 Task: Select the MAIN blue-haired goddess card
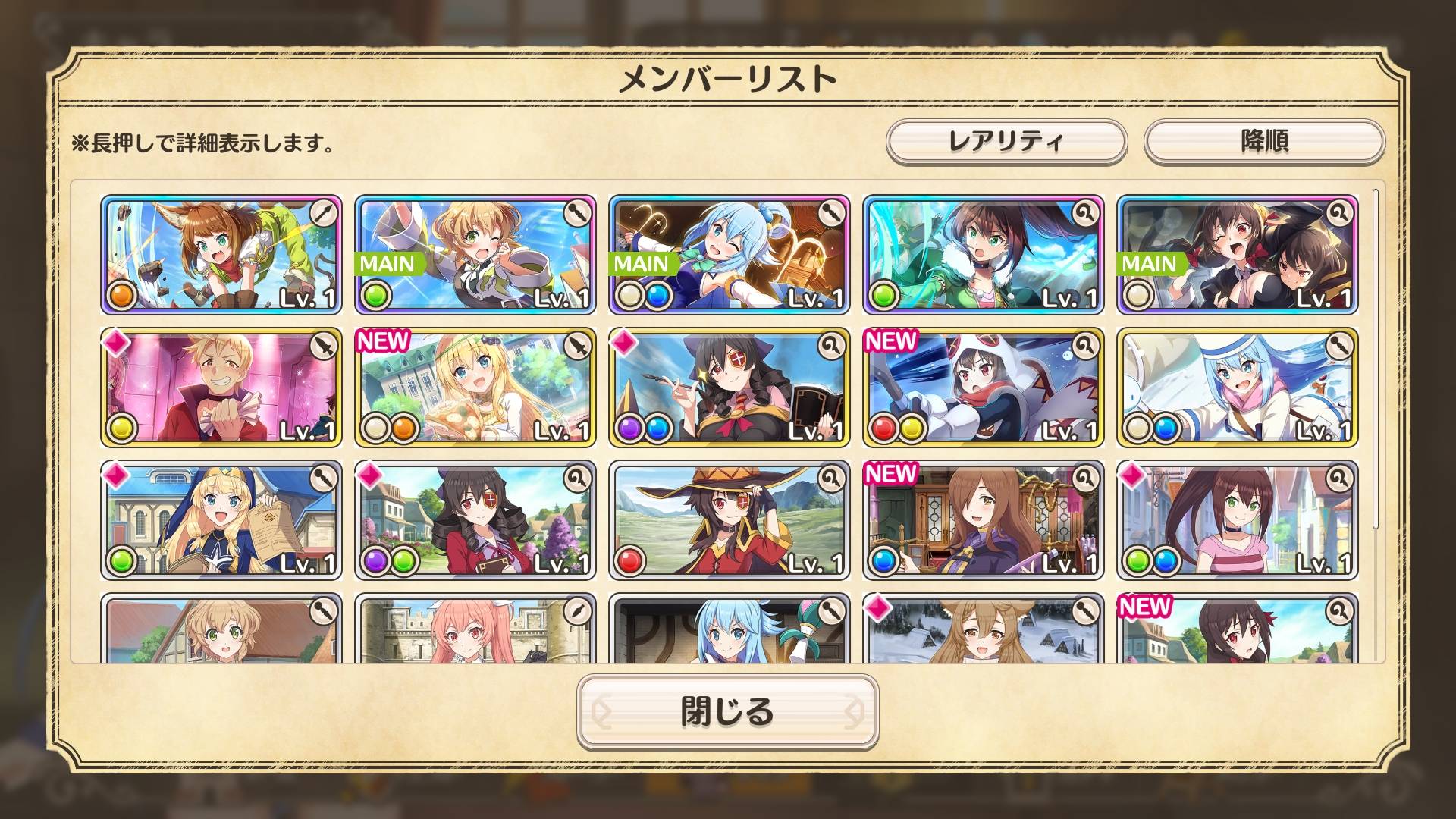729,254
